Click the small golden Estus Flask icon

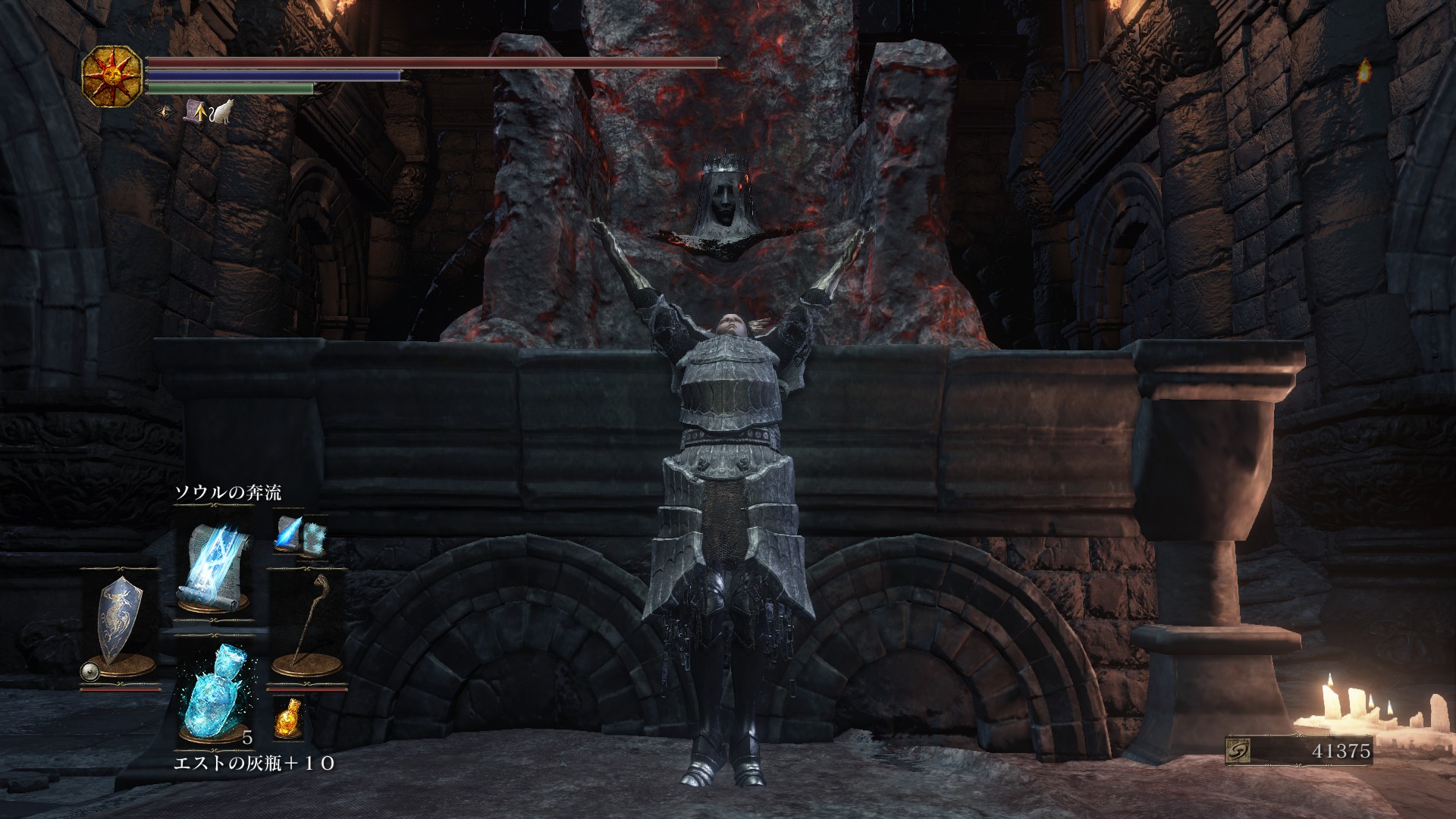pos(289,717)
